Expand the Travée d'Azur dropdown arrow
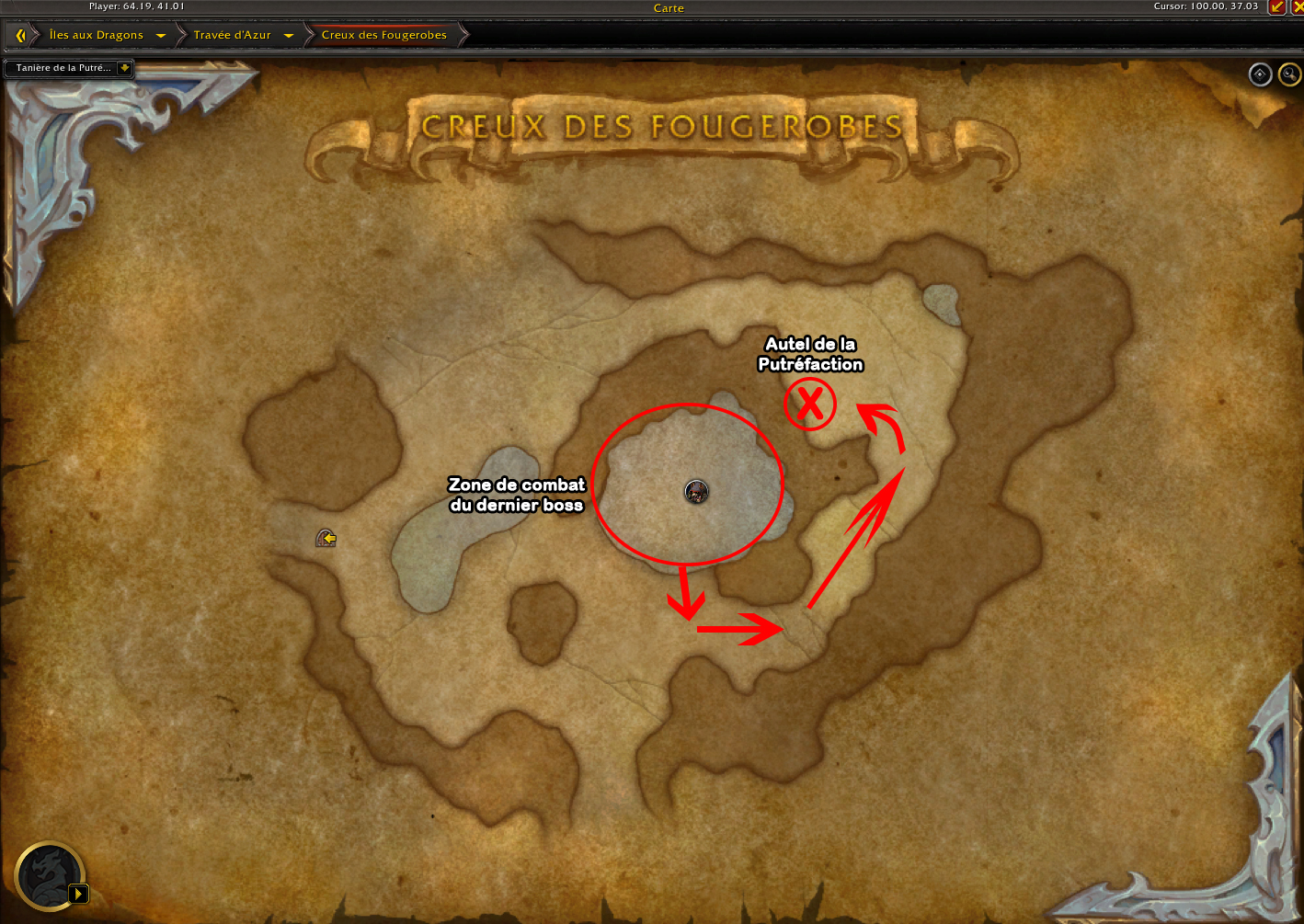 [x=289, y=36]
